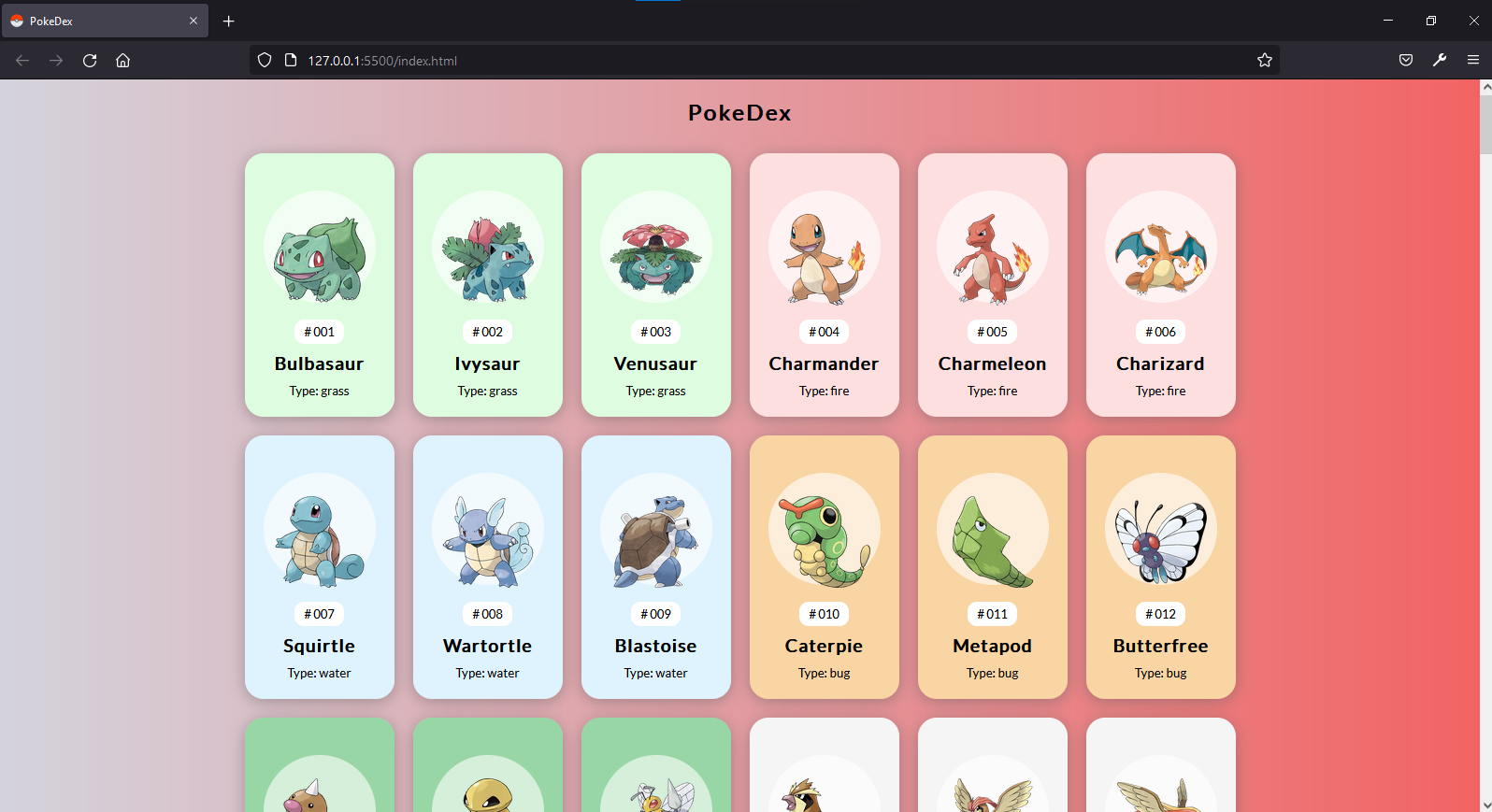Click the browser forward navigation icon

click(x=55, y=60)
